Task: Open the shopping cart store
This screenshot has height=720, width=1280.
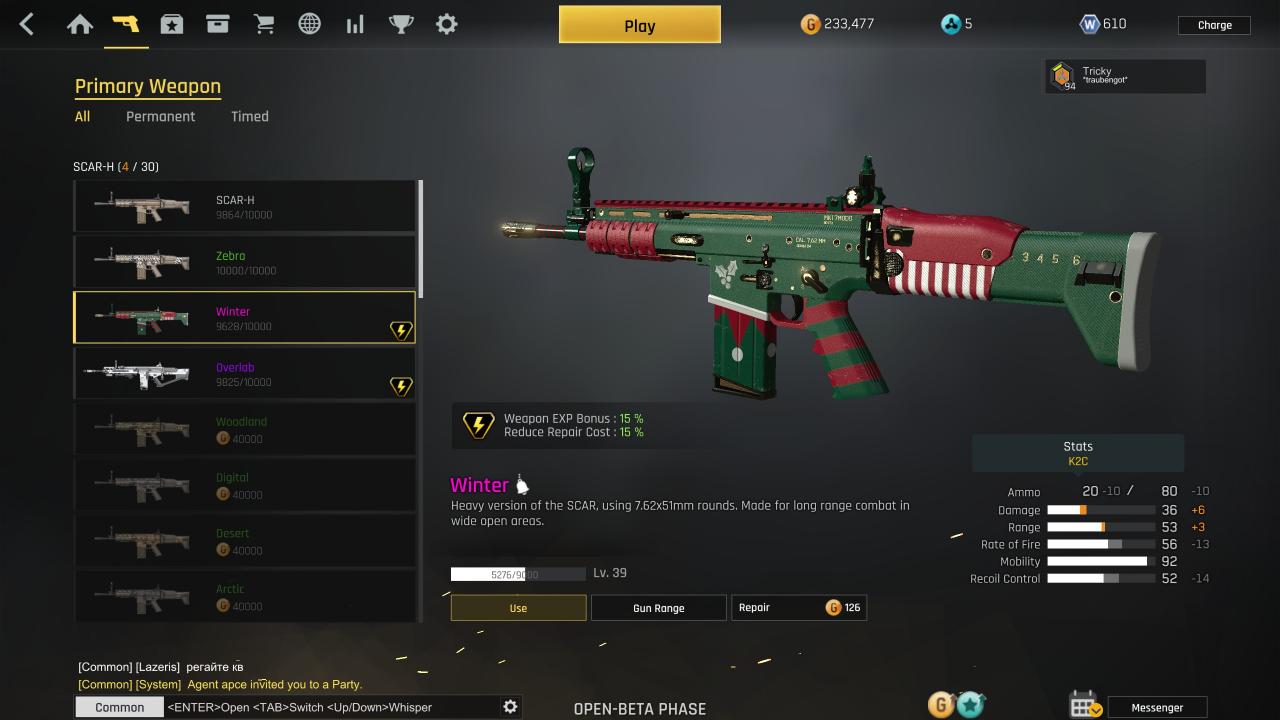Action: click(264, 25)
